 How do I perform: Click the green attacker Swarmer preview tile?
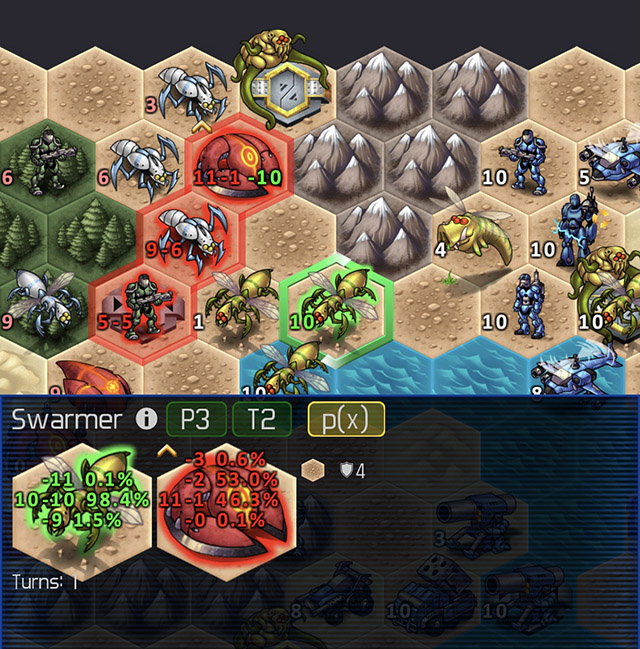[81, 497]
